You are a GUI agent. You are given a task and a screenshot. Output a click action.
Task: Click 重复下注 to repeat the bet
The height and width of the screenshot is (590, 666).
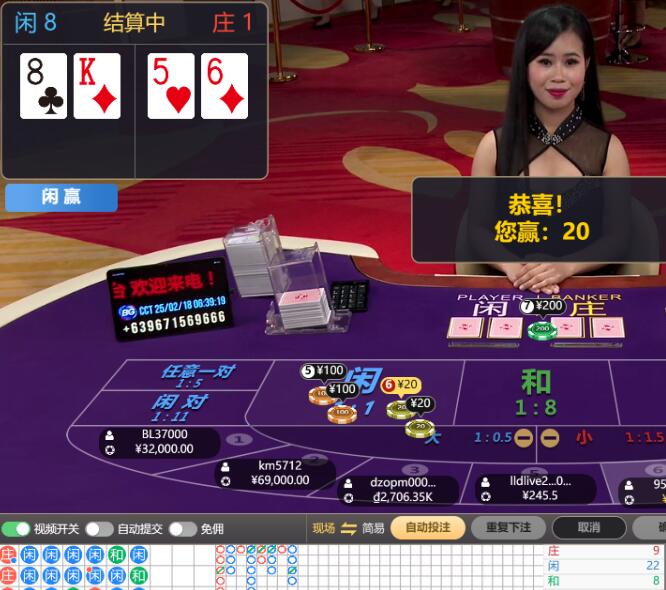coord(508,528)
